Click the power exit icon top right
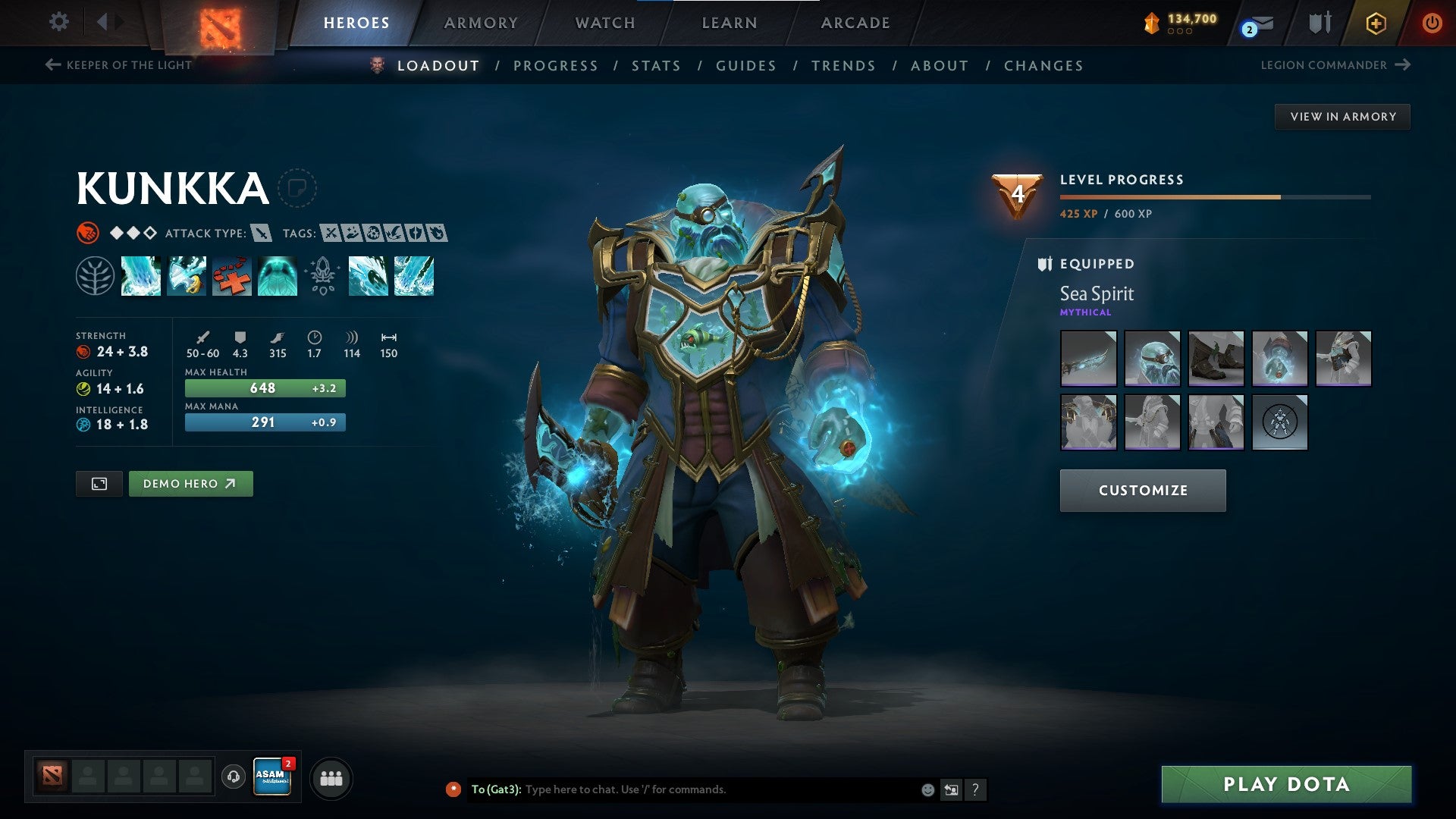 [1432, 22]
